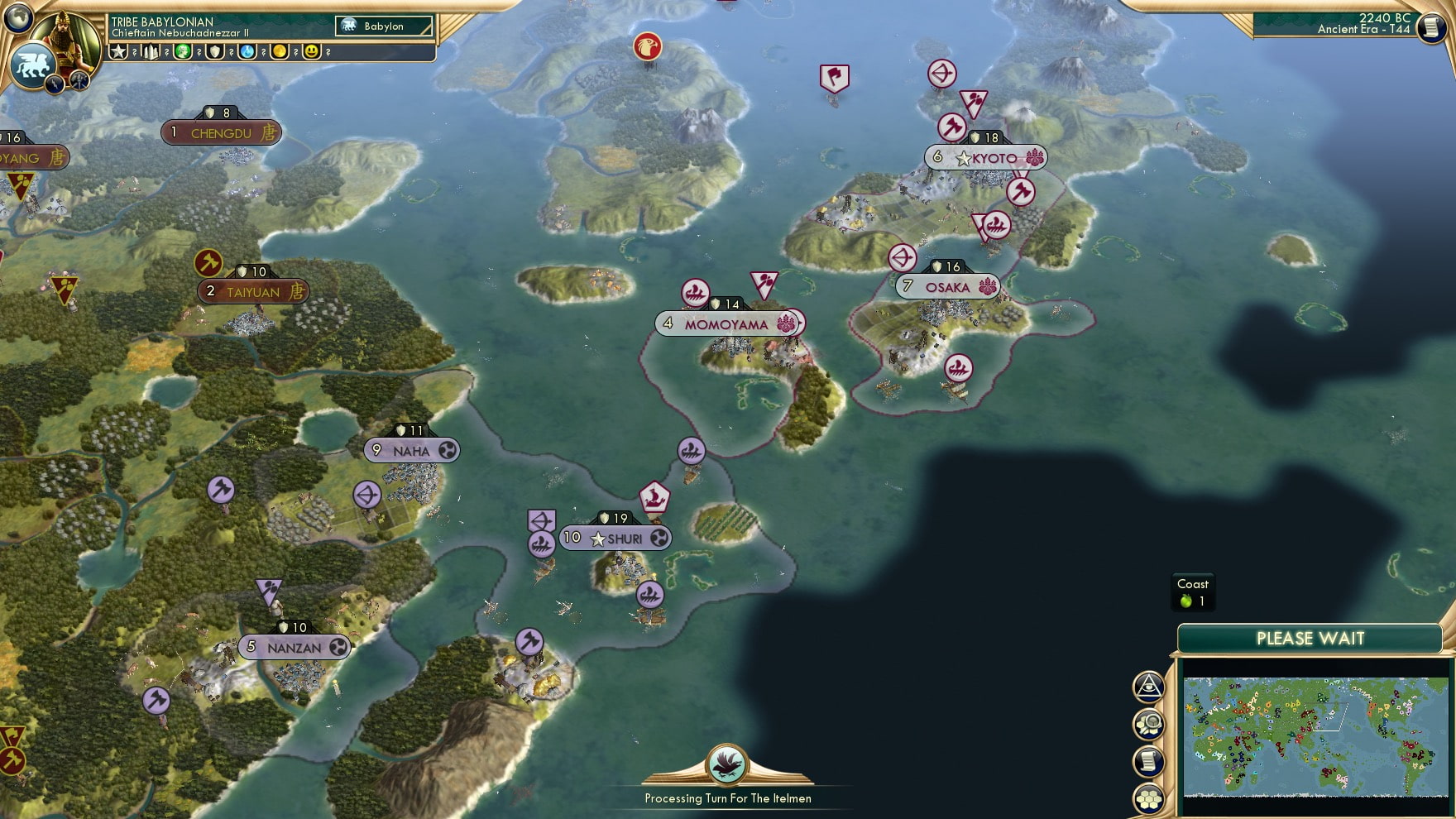Open the map options magnifier on the minimap
Image resolution: width=1456 pixels, height=819 pixels.
[x=1150, y=722]
